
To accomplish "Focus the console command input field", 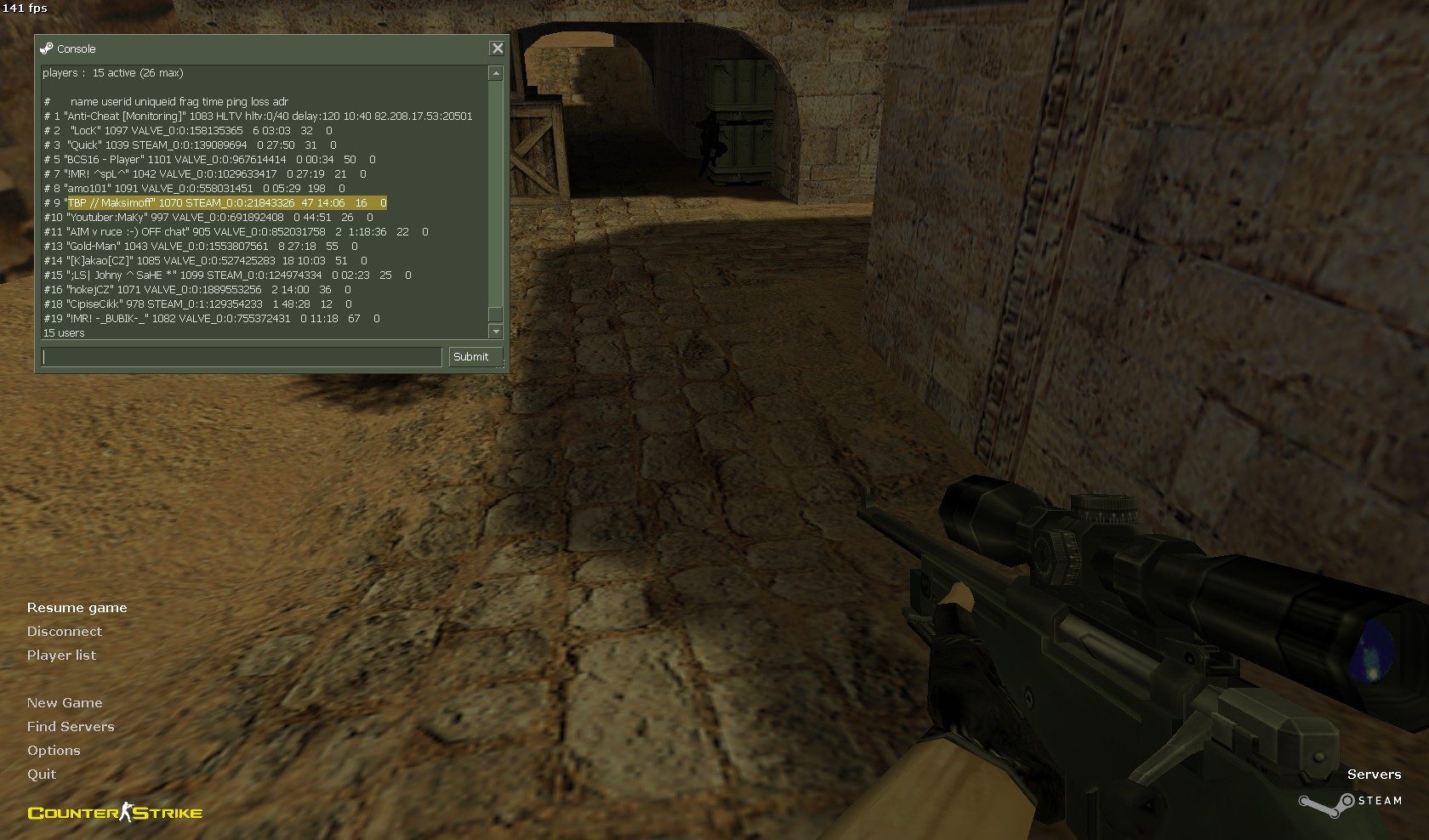I will 242,357.
